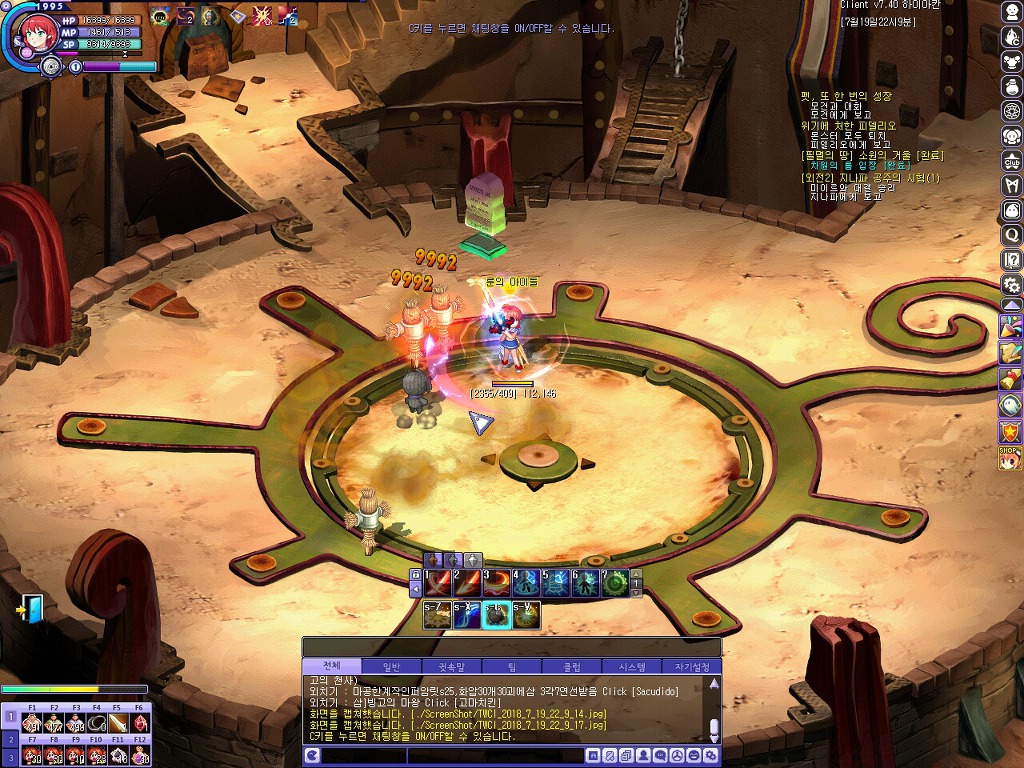
Task: Open the question mark help icon
Action: tap(1011, 260)
